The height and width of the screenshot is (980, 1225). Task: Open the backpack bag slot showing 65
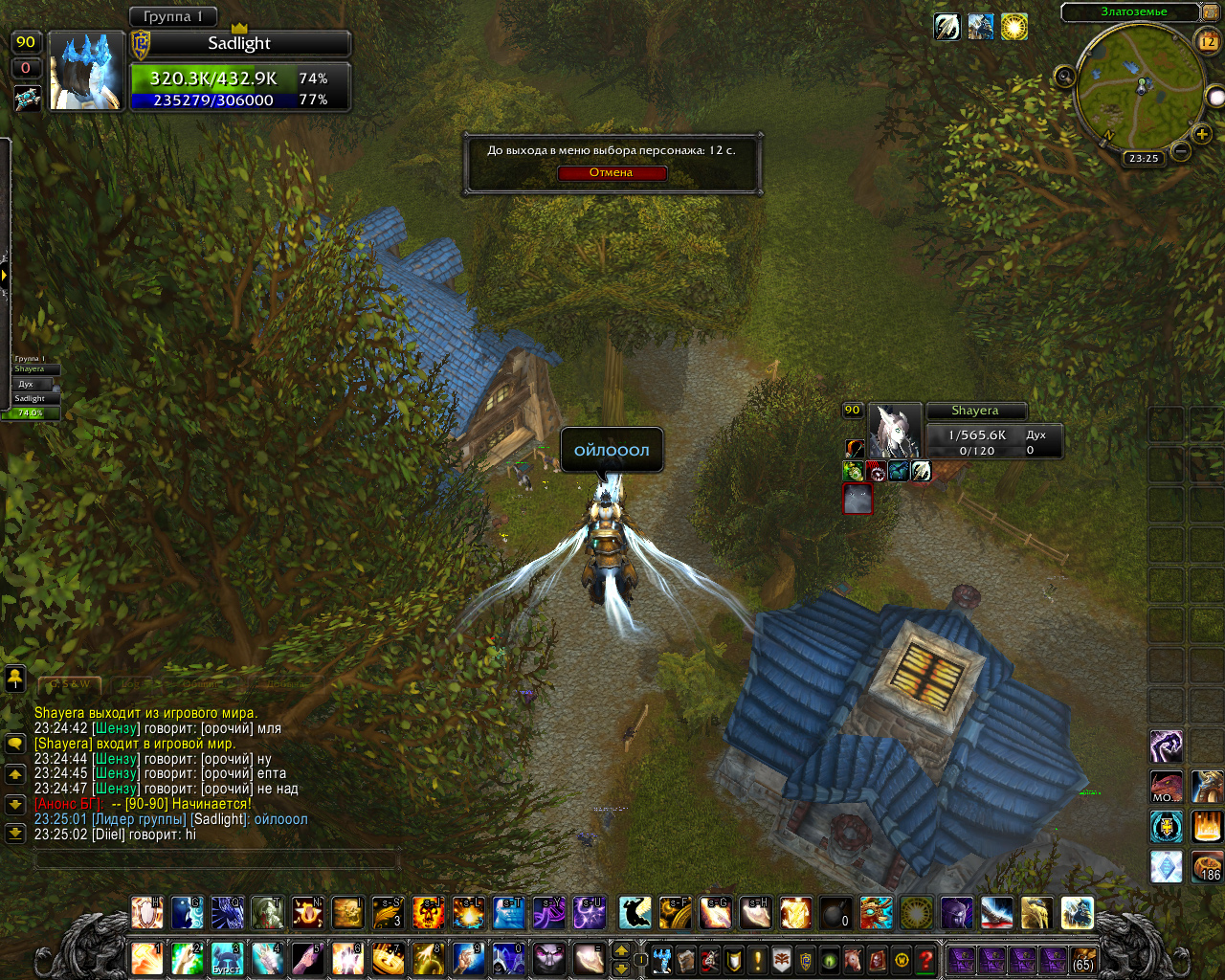click(1083, 959)
